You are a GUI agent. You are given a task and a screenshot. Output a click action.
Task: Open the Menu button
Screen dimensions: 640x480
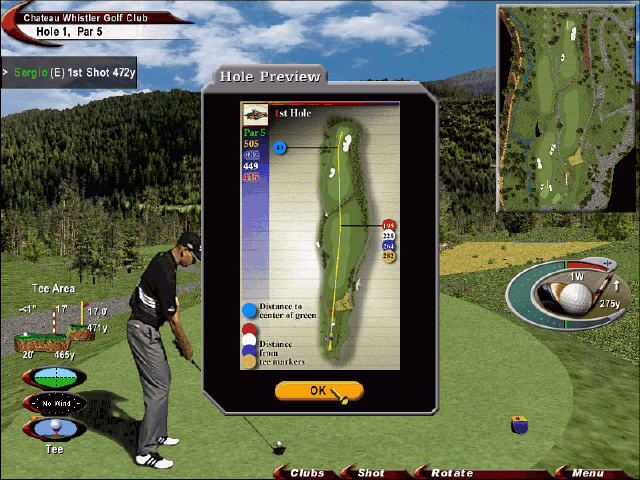coord(587,472)
